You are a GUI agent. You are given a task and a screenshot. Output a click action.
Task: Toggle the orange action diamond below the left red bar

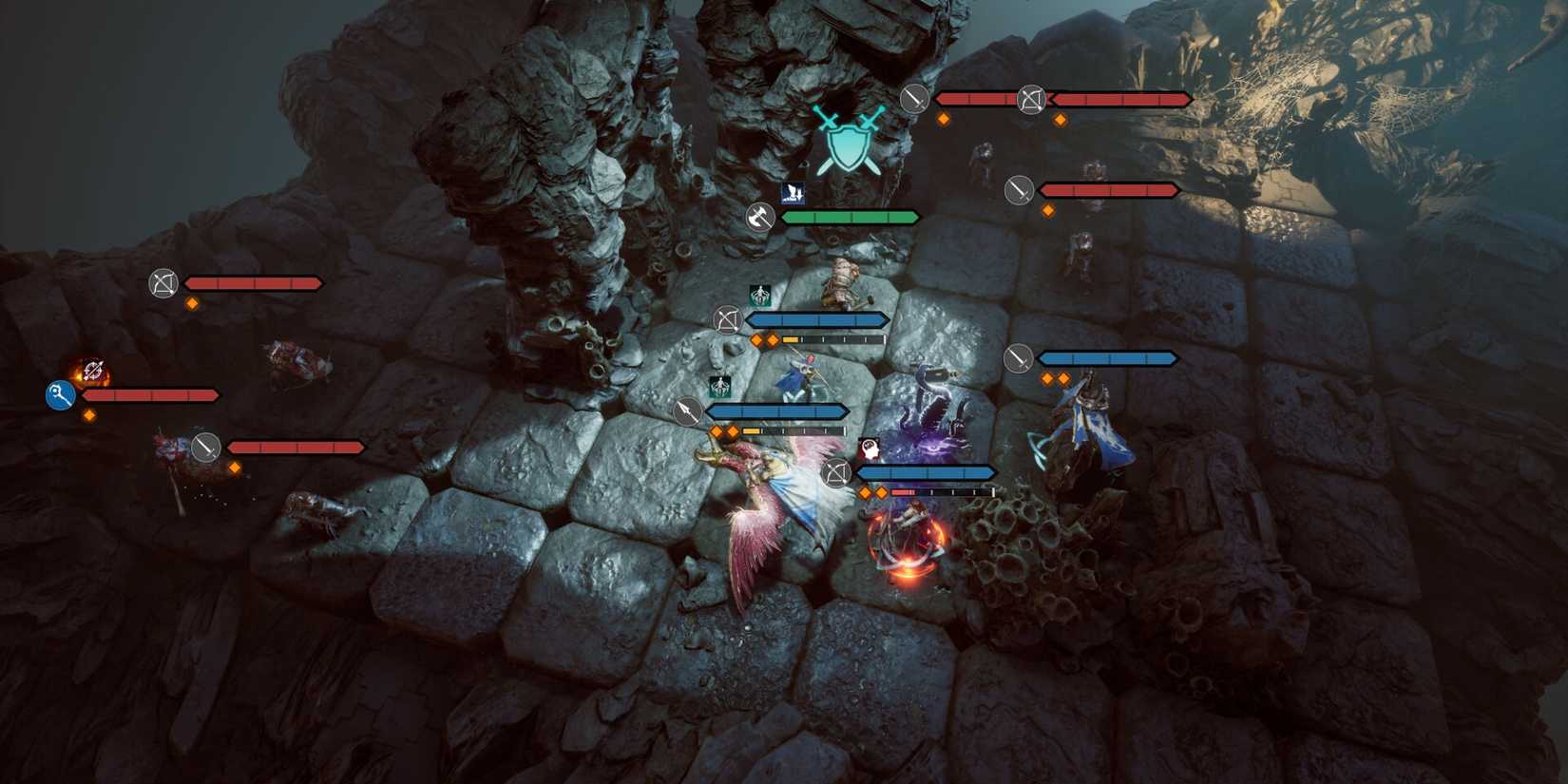click(88, 415)
